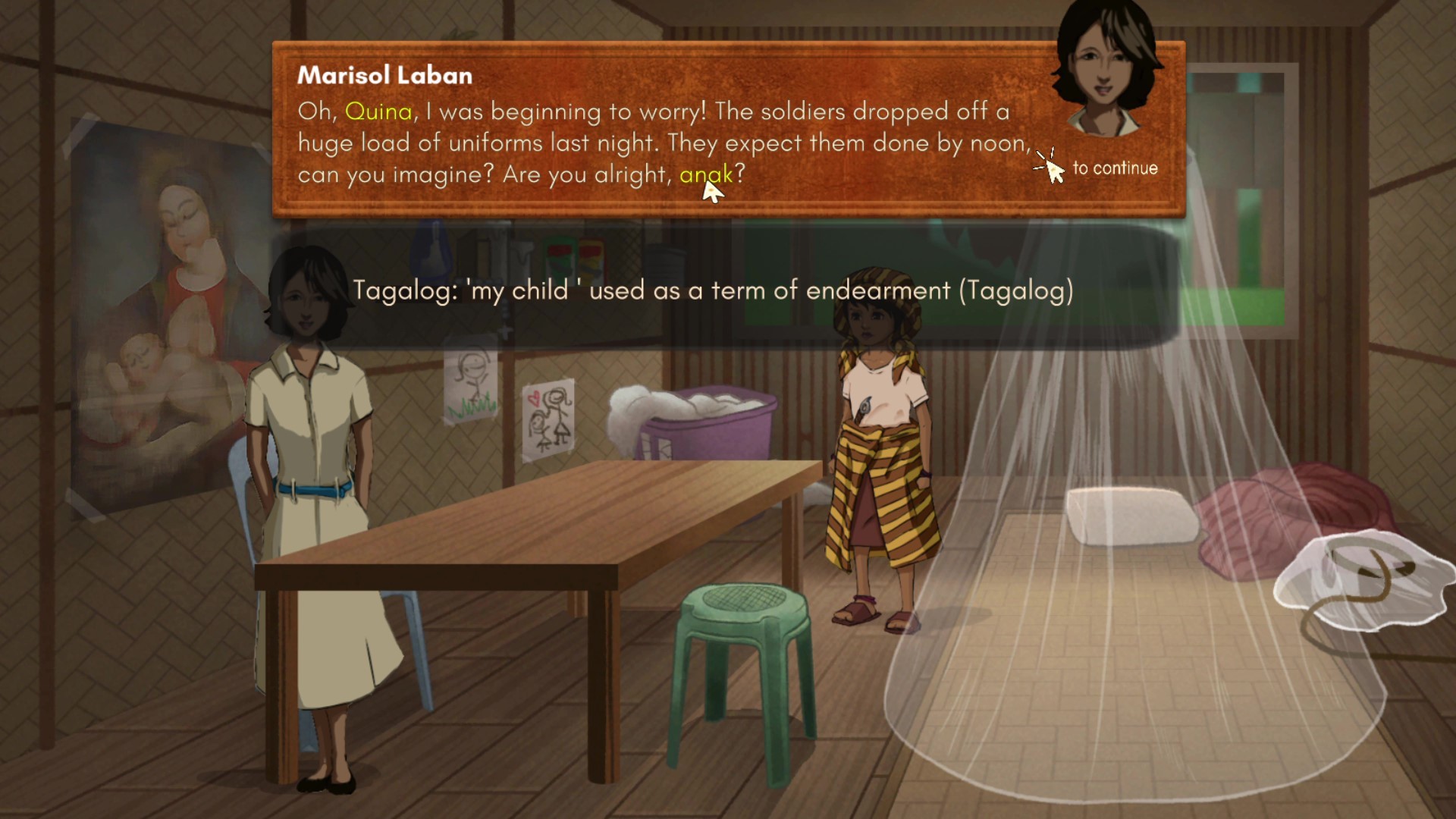This screenshot has width=1456, height=819.
Task: Click the highlighted word 'Quina'
Action: click(378, 111)
